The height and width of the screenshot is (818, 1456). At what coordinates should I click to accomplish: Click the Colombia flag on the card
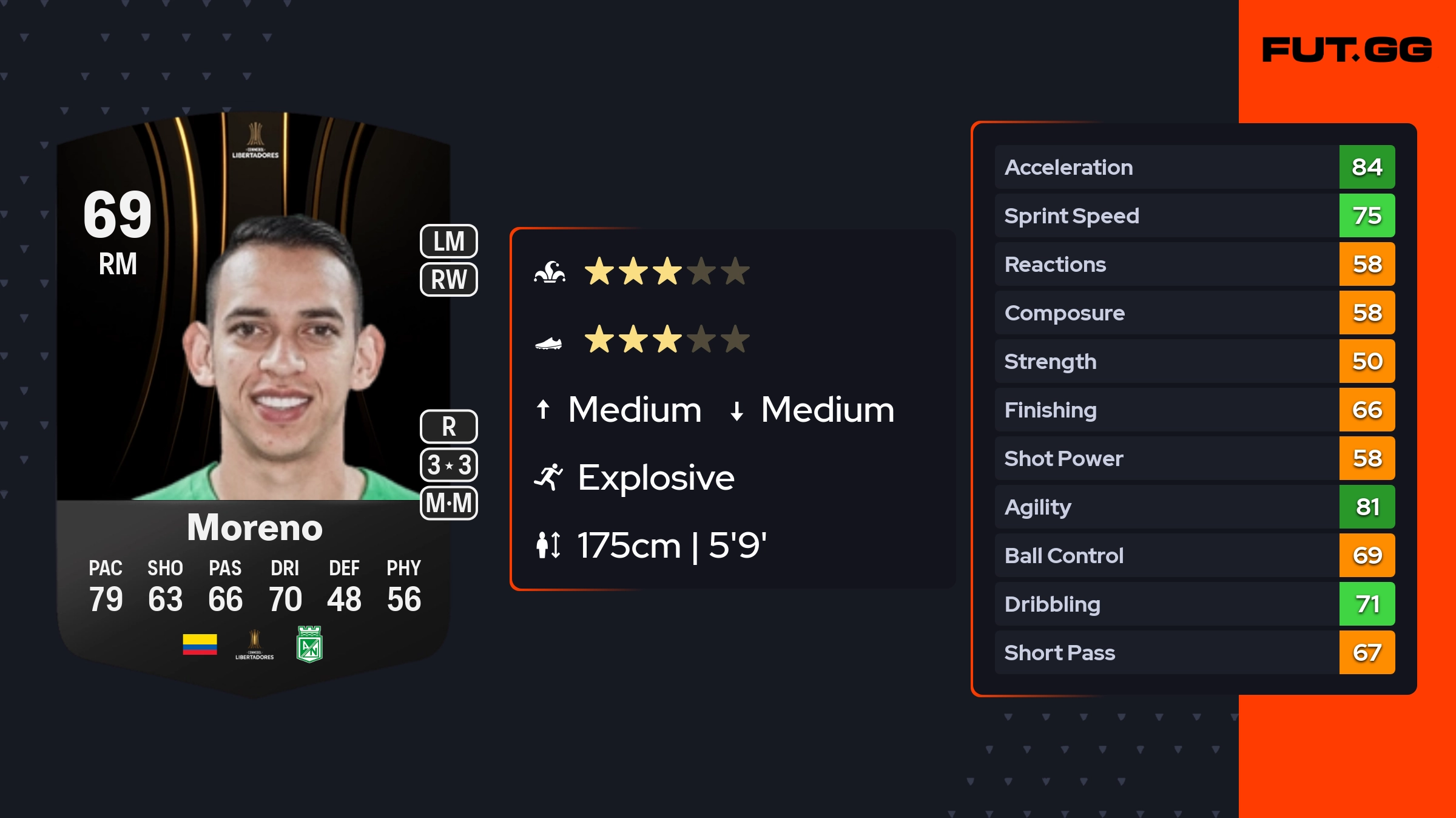(x=200, y=644)
